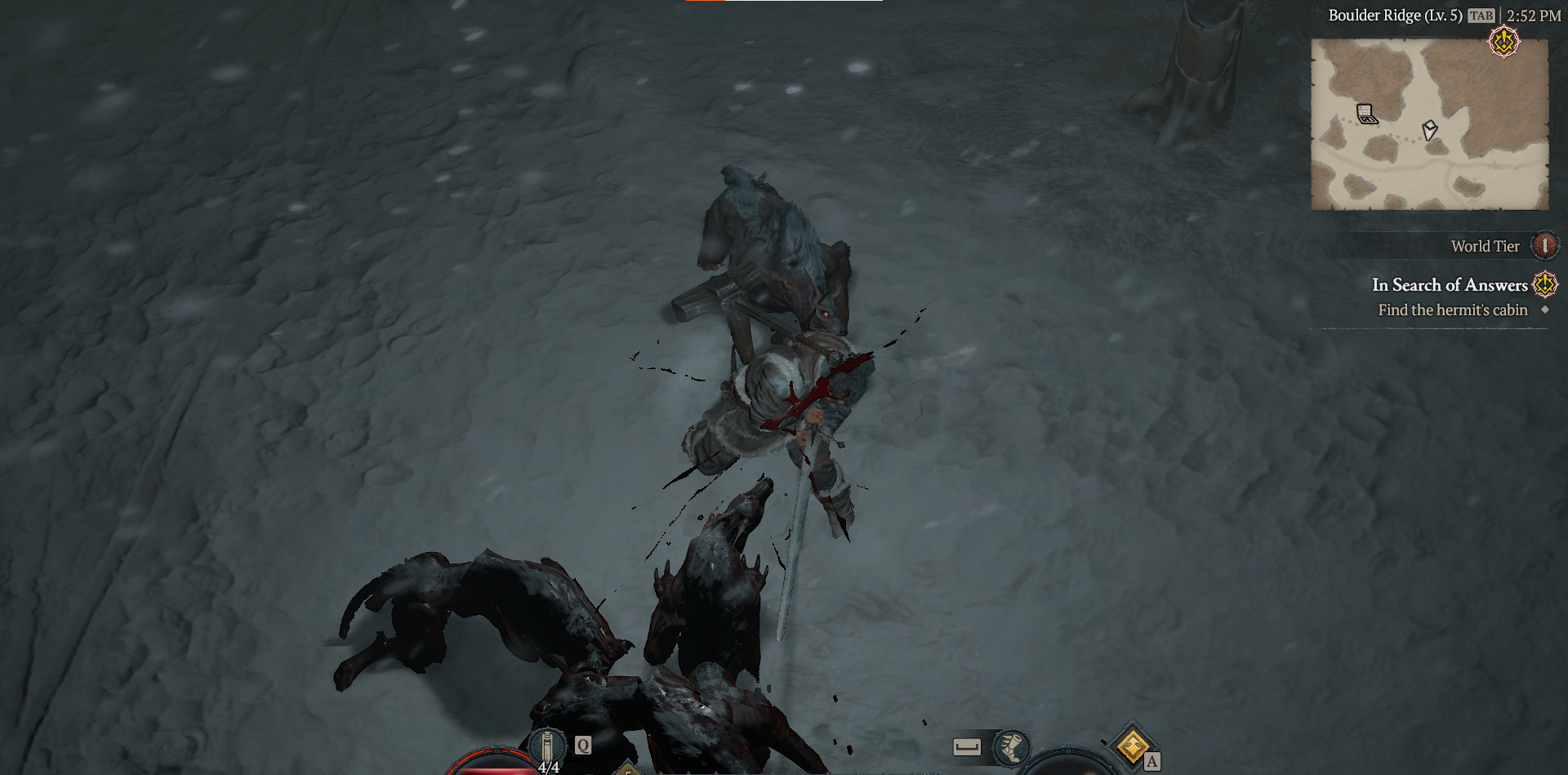The image size is (1568, 775).
Task: Click the Find the hermit's cabin objective text
Action: pos(1453,310)
